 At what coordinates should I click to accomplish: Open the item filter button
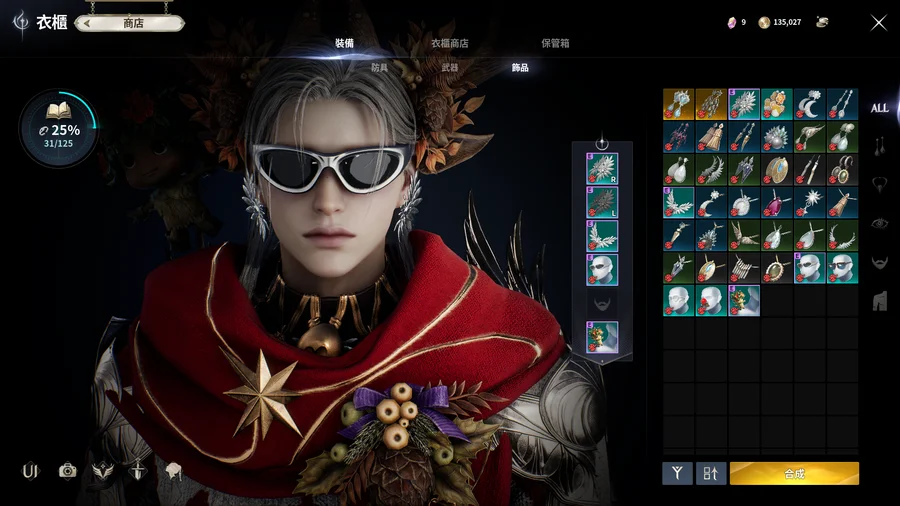coord(677,473)
